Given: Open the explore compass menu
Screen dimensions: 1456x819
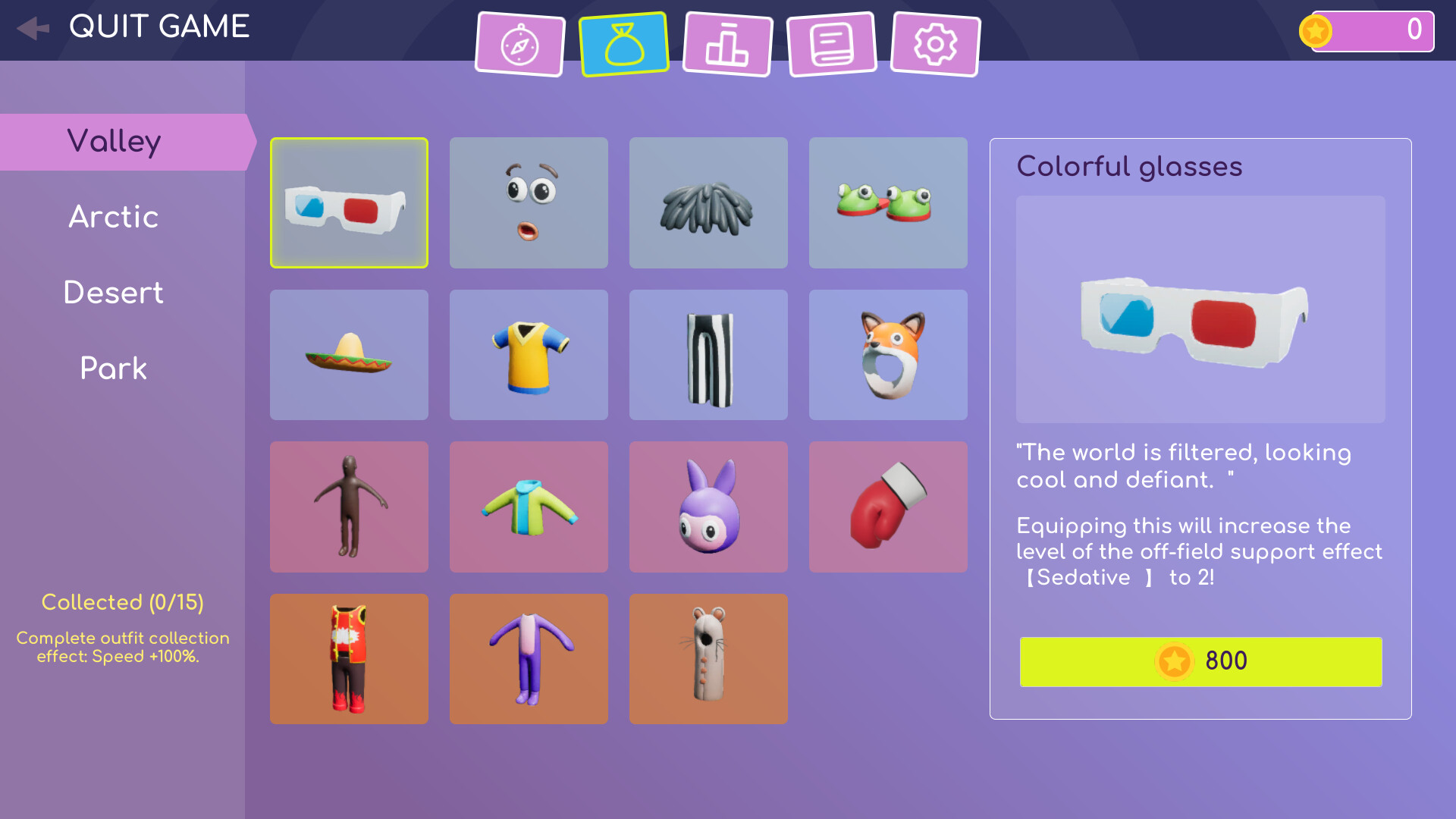Looking at the screenshot, I should tap(520, 43).
